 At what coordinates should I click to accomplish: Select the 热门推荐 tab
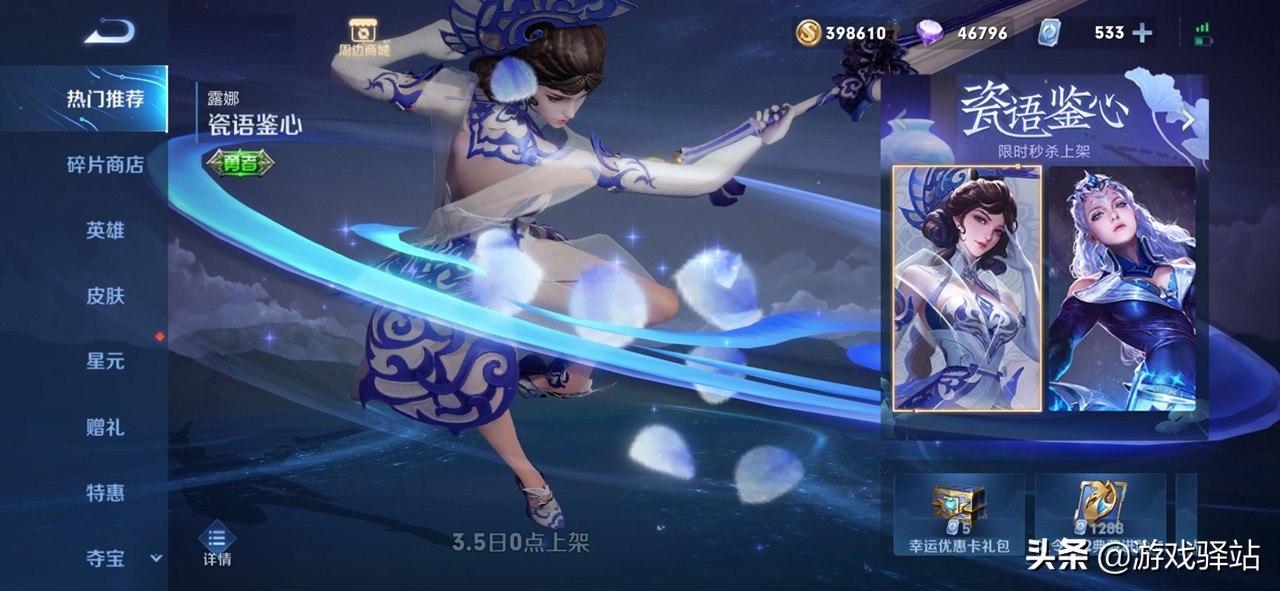[105, 99]
